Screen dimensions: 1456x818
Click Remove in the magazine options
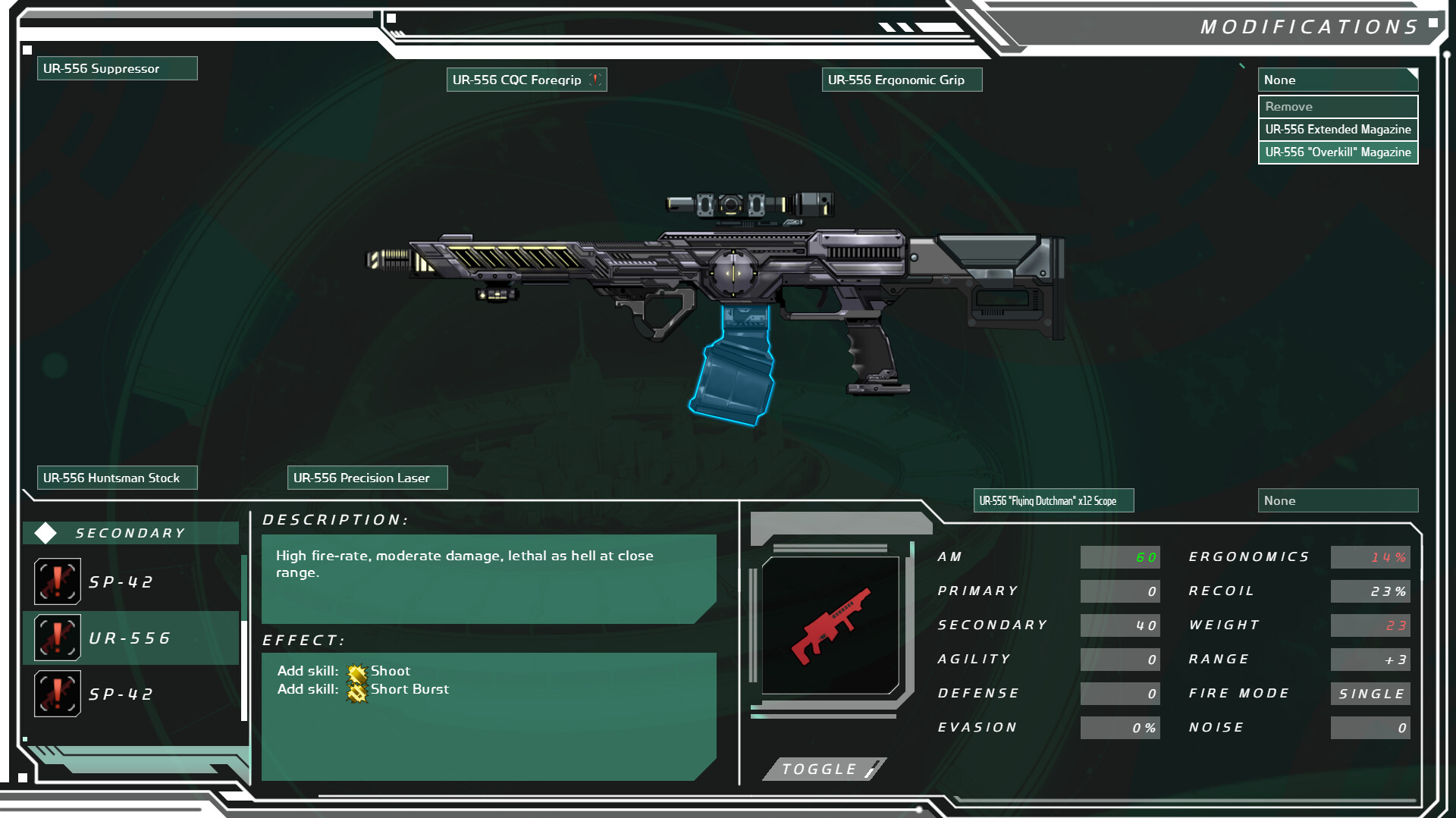[x=1337, y=106]
